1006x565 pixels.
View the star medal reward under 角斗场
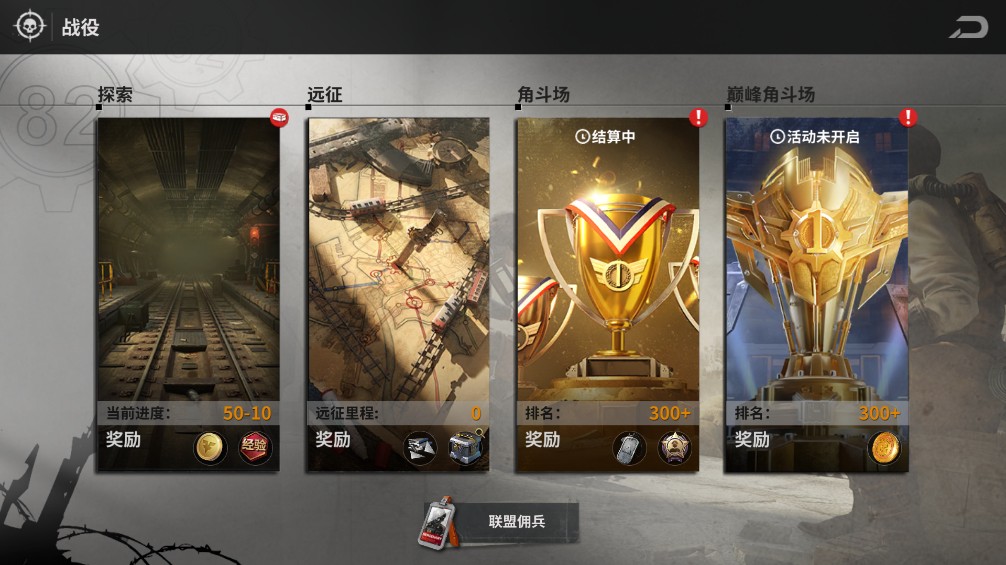pos(675,447)
